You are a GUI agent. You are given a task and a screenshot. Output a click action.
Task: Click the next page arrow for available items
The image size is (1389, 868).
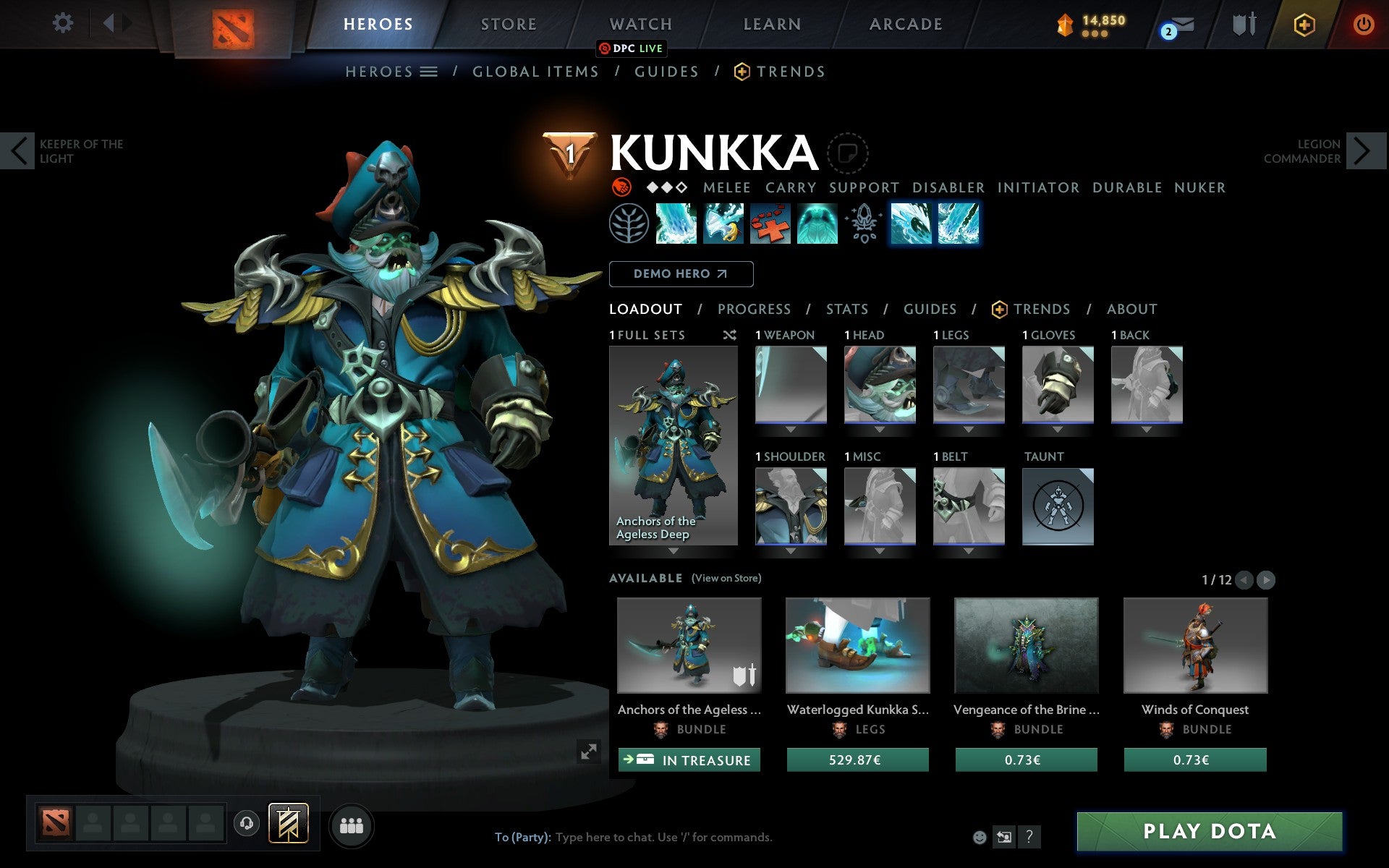pos(1265,579)
